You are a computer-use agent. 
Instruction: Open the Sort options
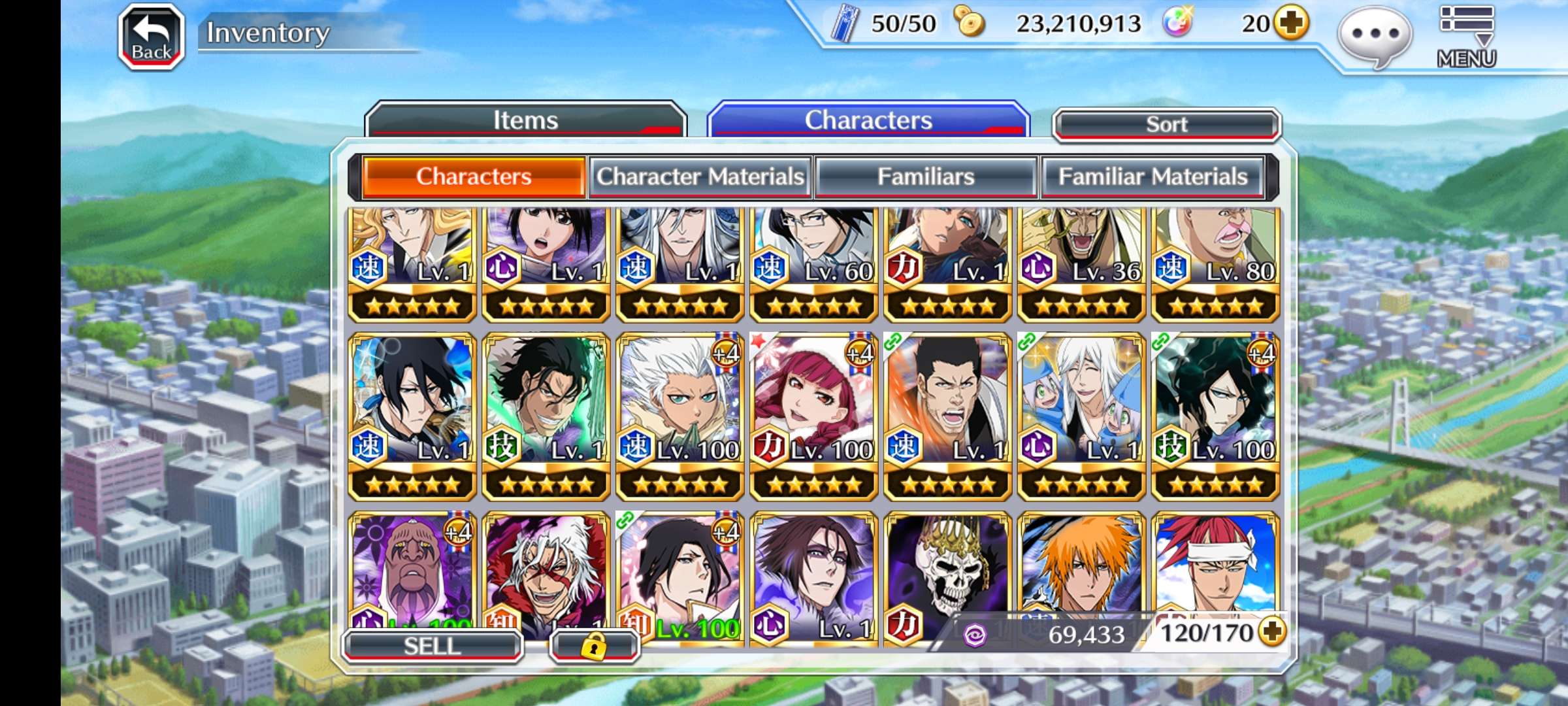(1166, 124)
